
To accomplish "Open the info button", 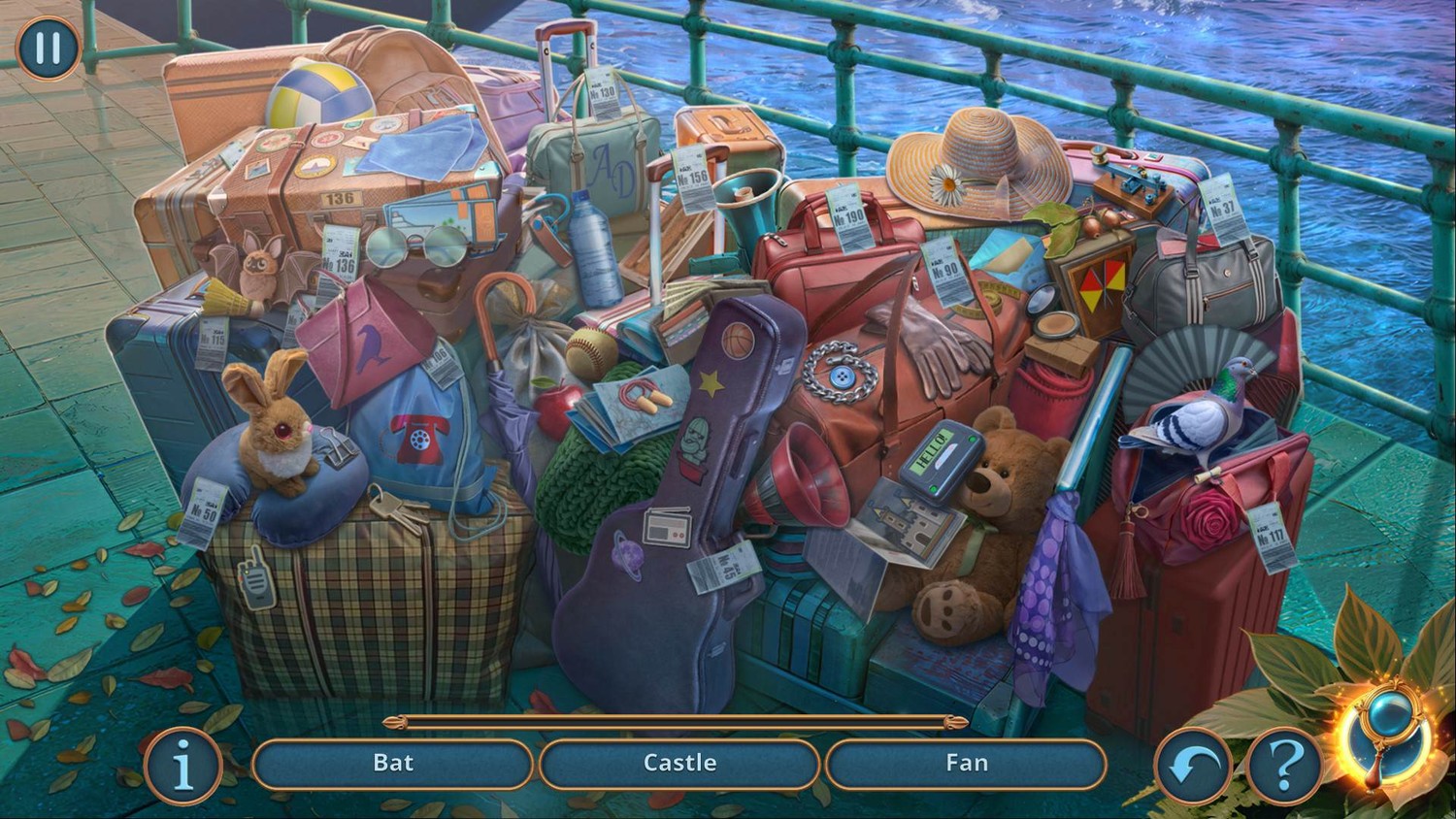I will [182, 766].
